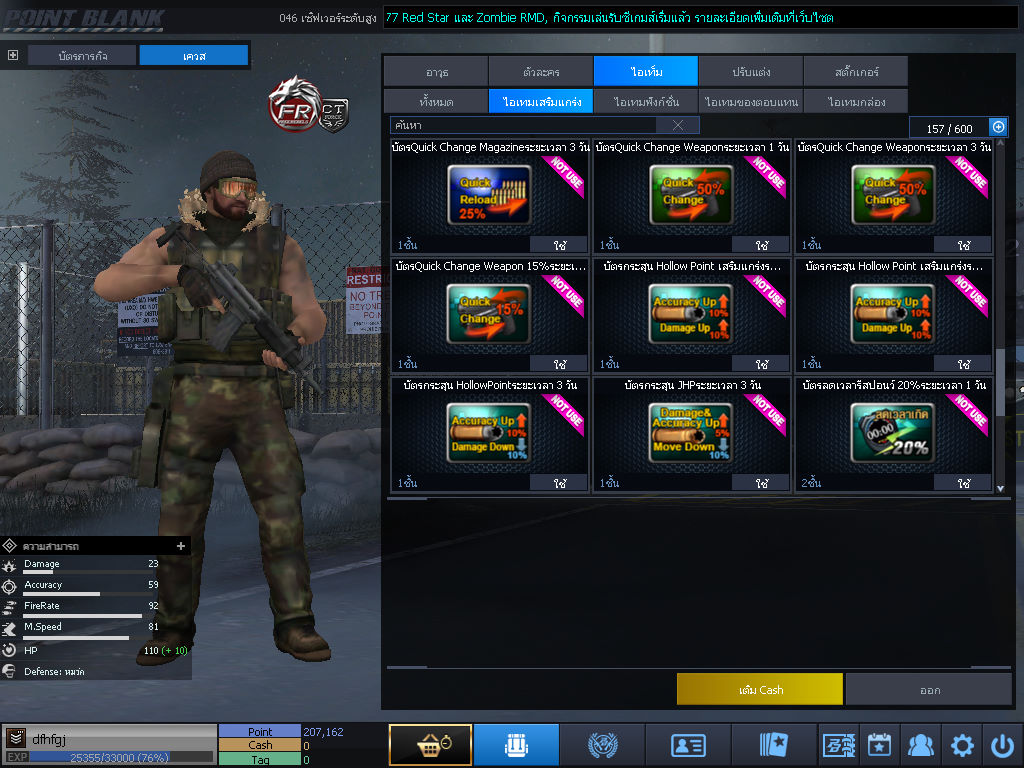Select the ปรับแต่ง customize tab
The image size is (1024, 768).
click(750, 72)
